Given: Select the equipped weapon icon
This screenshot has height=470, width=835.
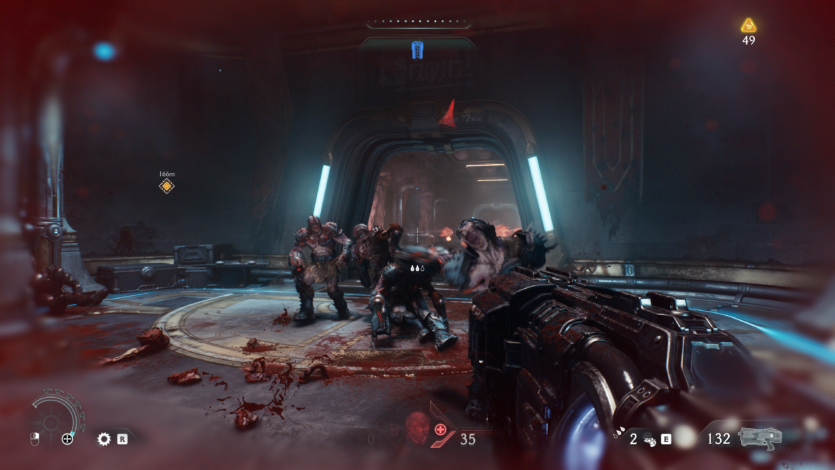Looking at the screenshot, I should pos(762,438).
